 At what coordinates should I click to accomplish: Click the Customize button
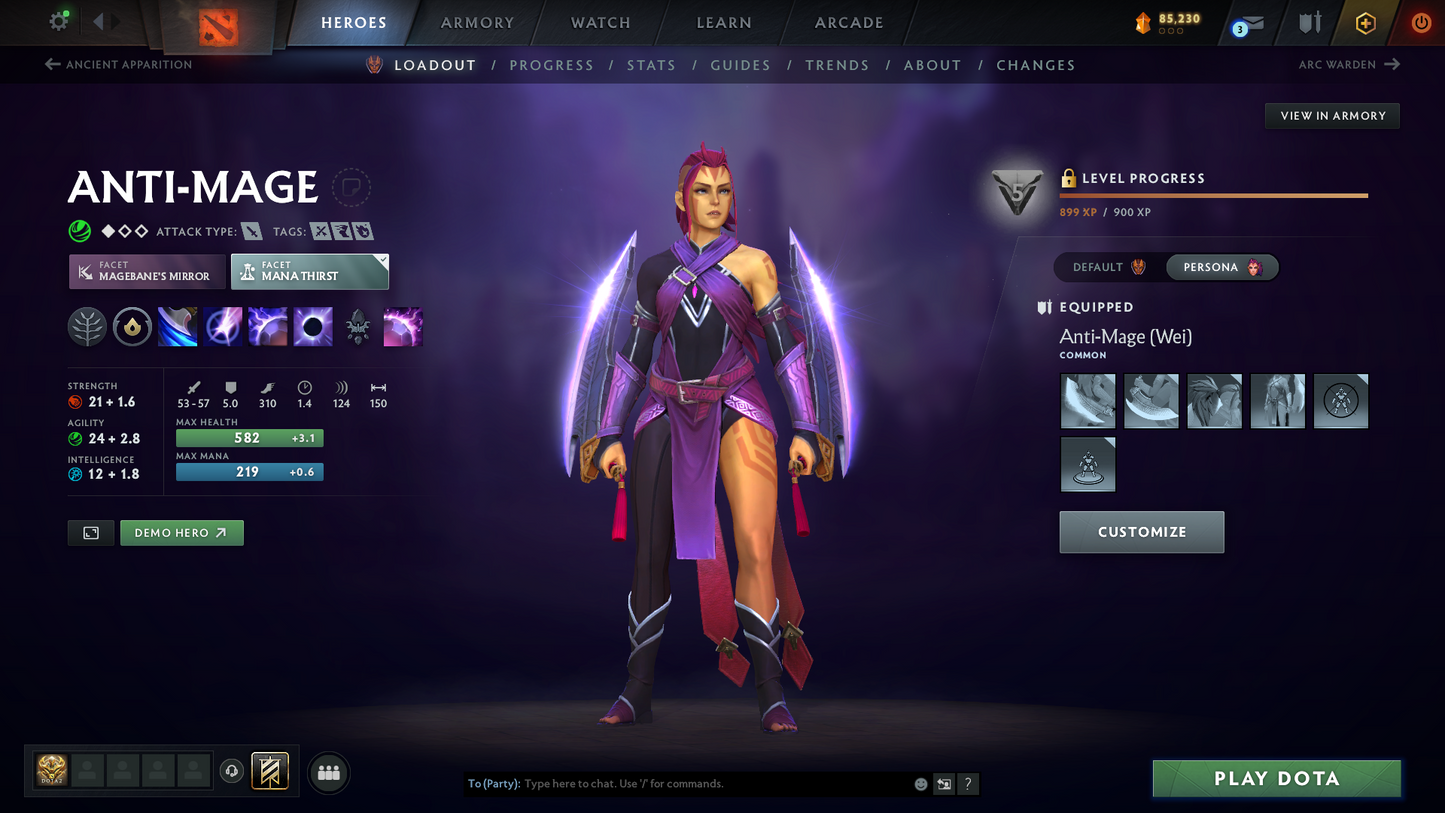1141,531
